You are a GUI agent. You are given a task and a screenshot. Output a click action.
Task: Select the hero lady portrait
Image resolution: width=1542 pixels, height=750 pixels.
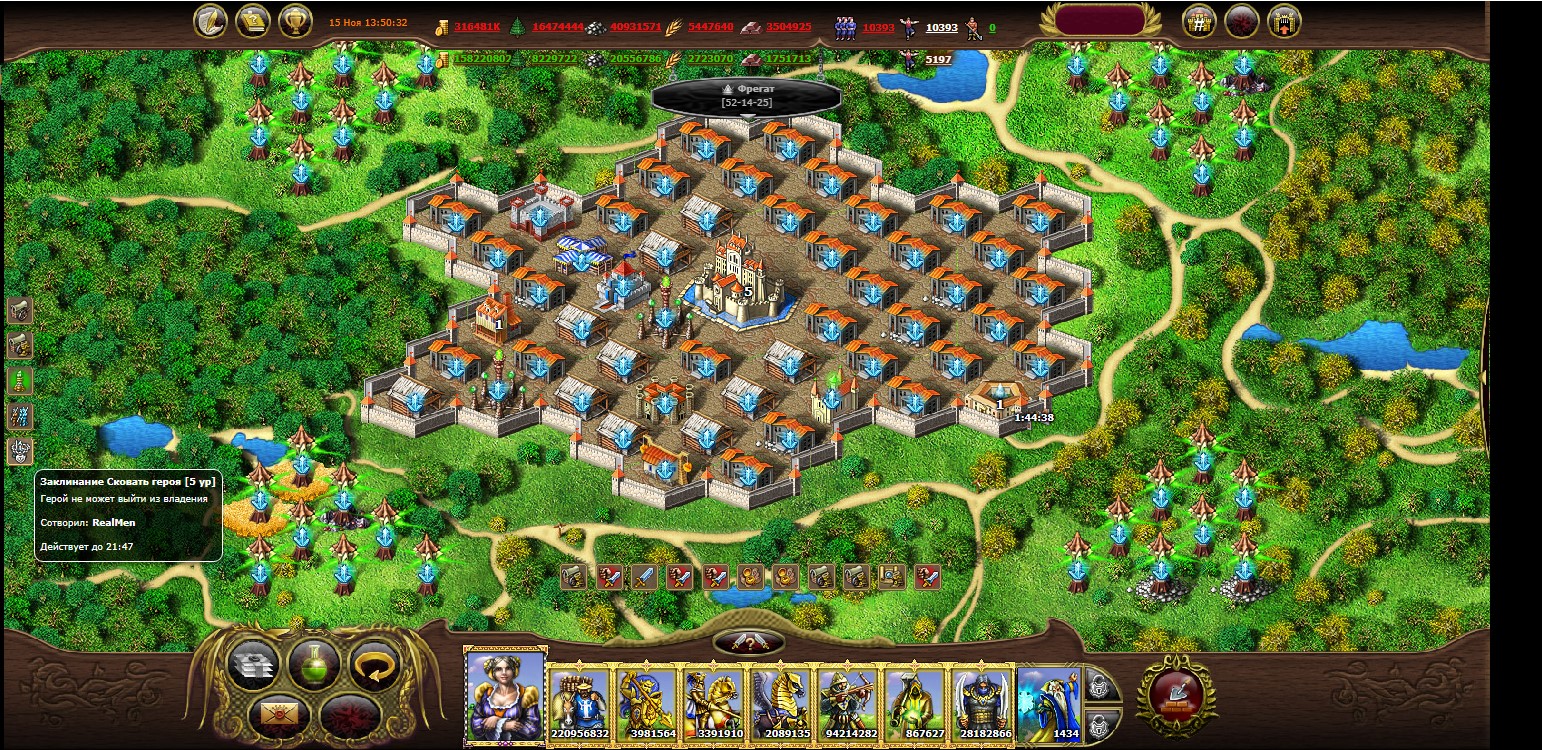point(505,695)
